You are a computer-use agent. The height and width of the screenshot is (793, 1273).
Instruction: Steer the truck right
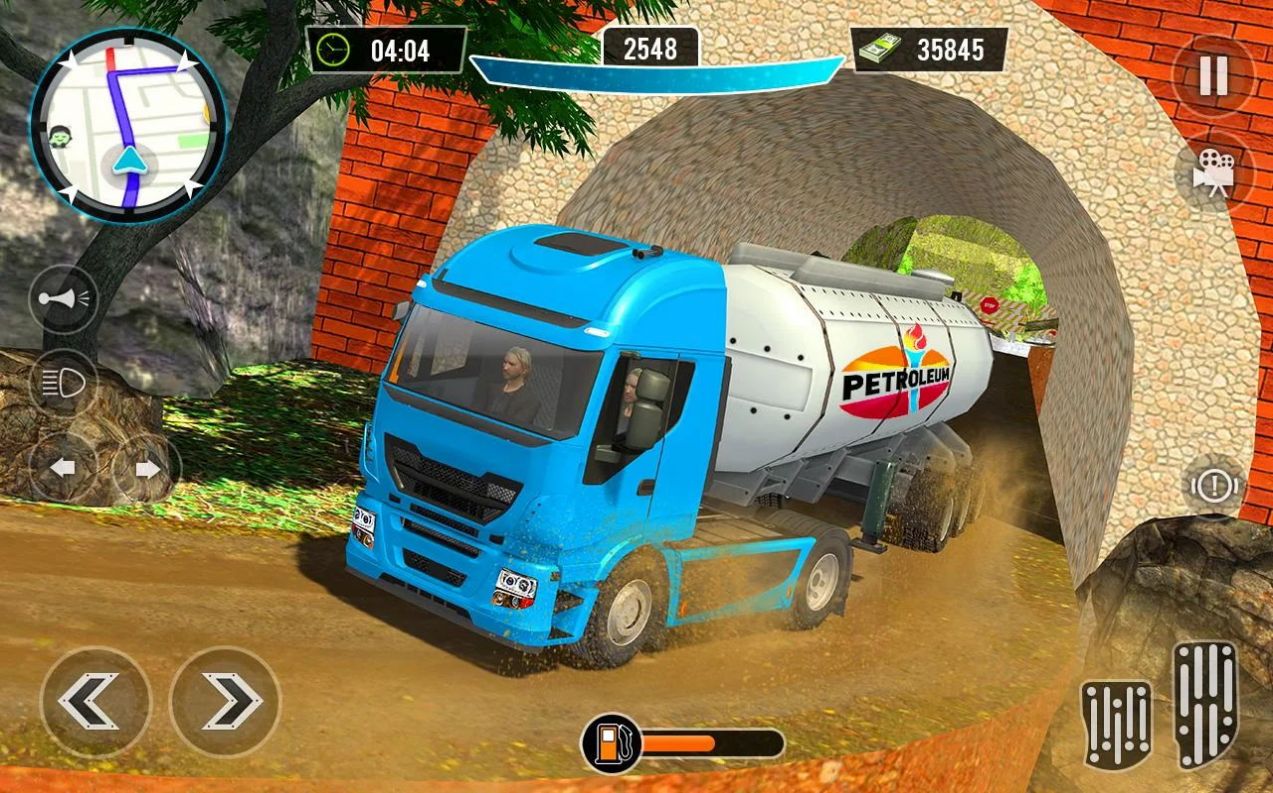pos(225,701)
